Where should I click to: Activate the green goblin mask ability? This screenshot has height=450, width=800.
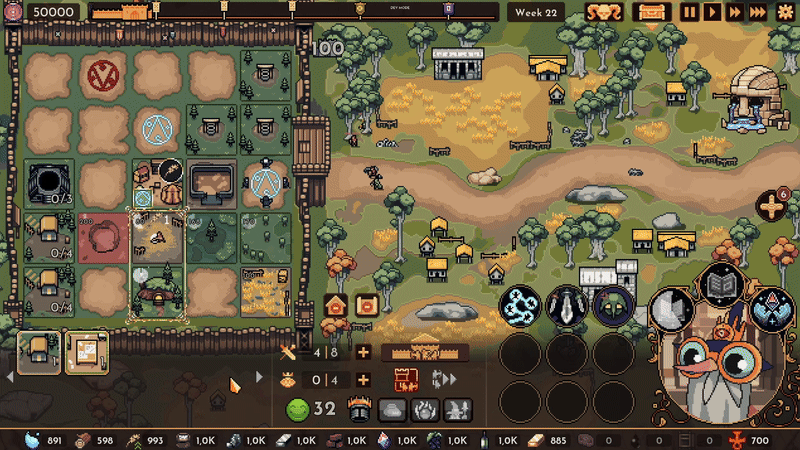(612, 306)
